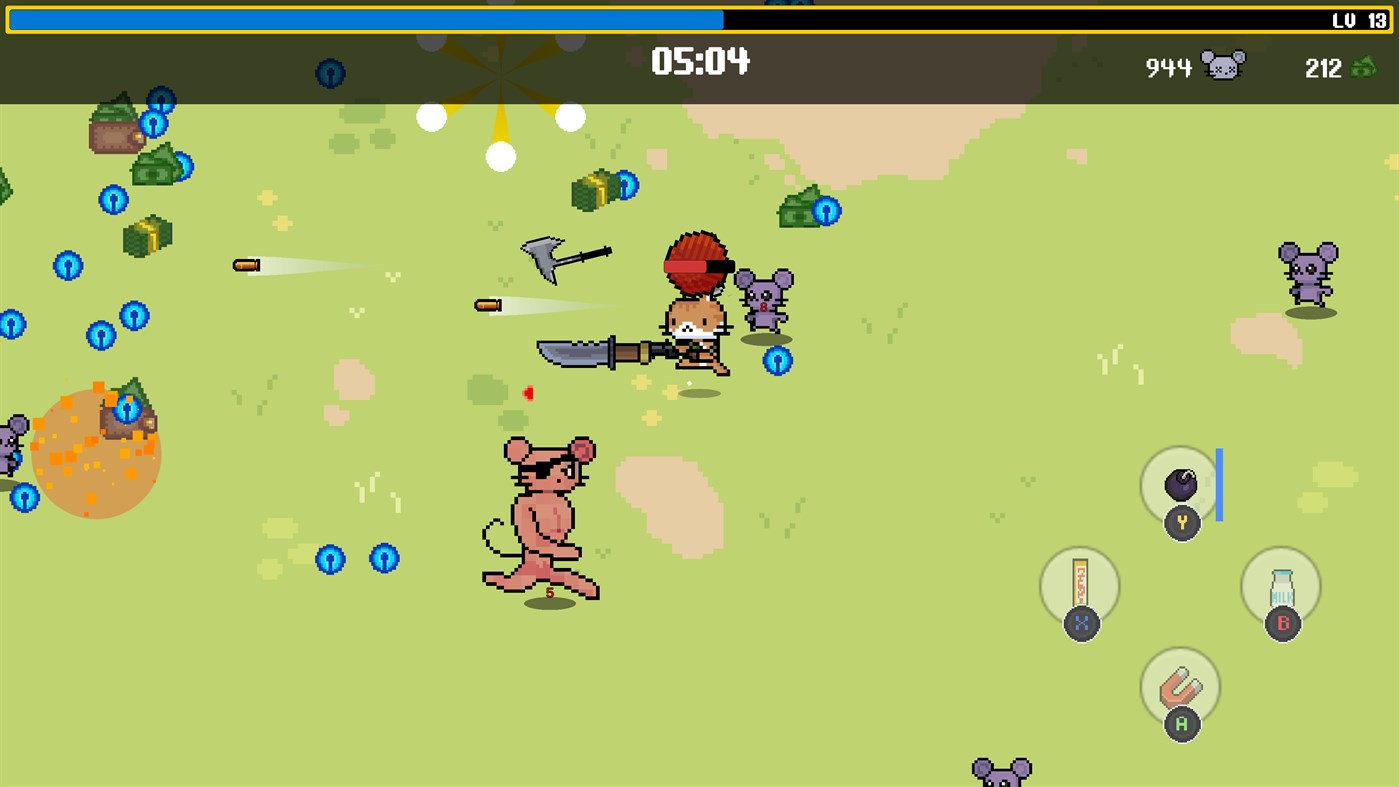The image size is (1399, 787).
Task: Click the dead mouse kill counter icon
Action: [1224, 65]
